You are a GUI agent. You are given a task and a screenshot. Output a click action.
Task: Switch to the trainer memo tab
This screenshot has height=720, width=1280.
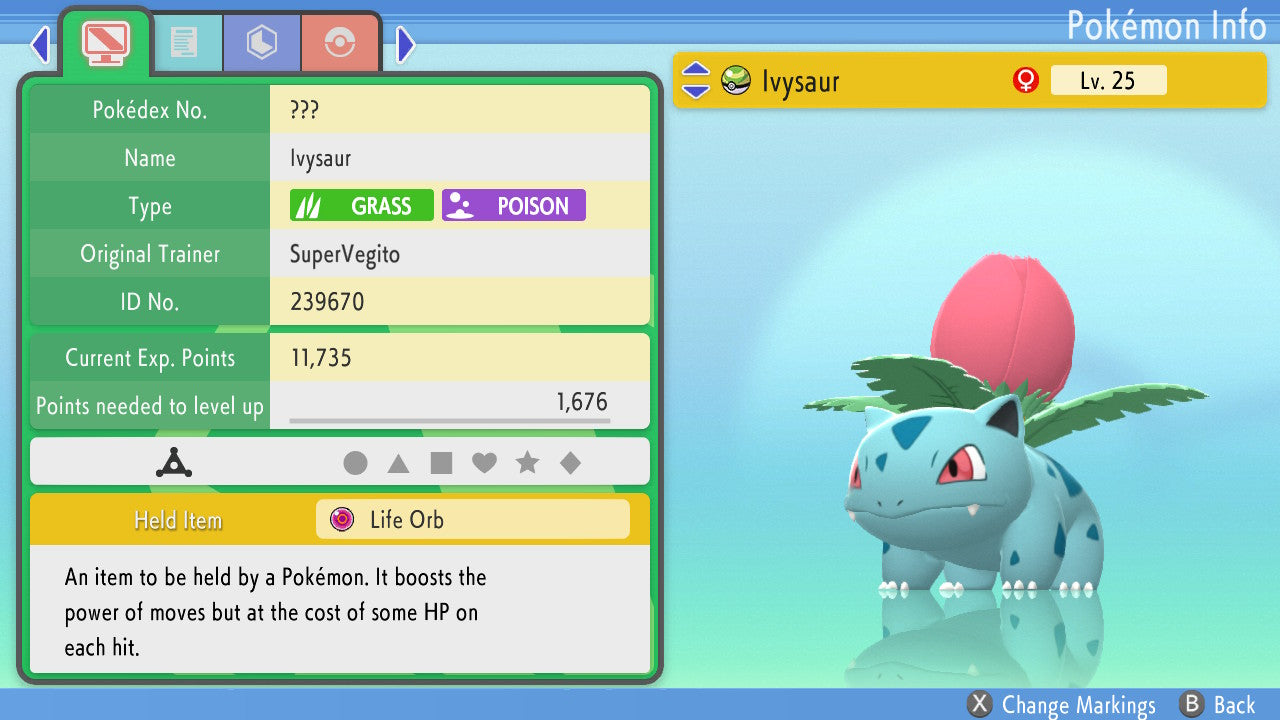[183, 42]
